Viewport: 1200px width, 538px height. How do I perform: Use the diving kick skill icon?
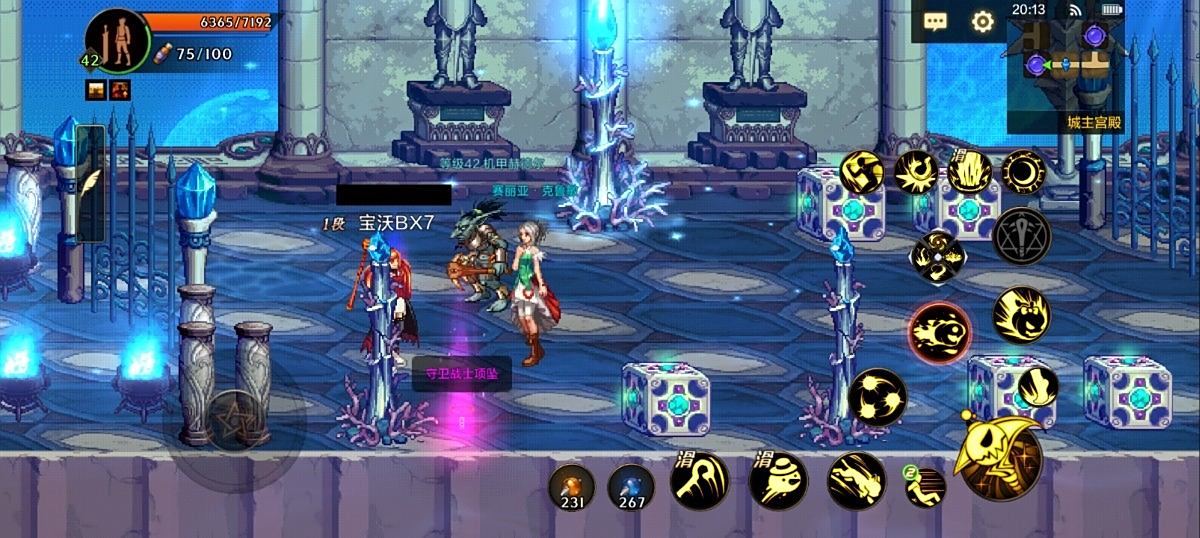(x=857, y=480)
